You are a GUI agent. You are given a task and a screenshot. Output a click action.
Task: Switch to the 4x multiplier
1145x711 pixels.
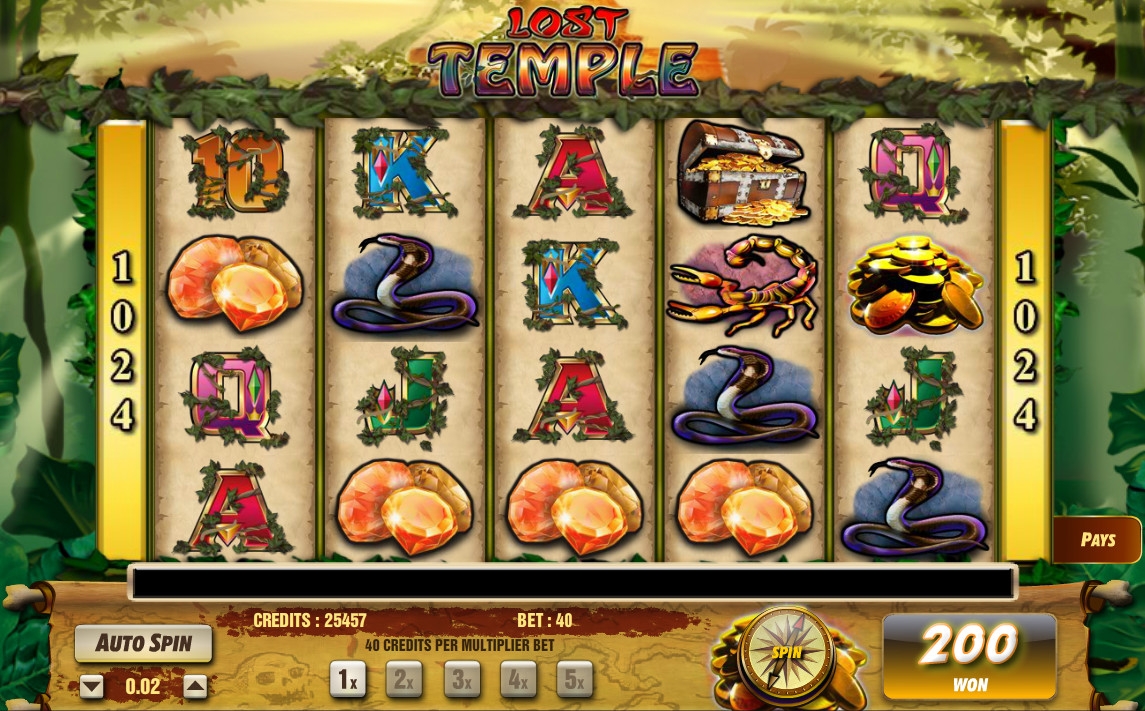(x=518, y=680)
